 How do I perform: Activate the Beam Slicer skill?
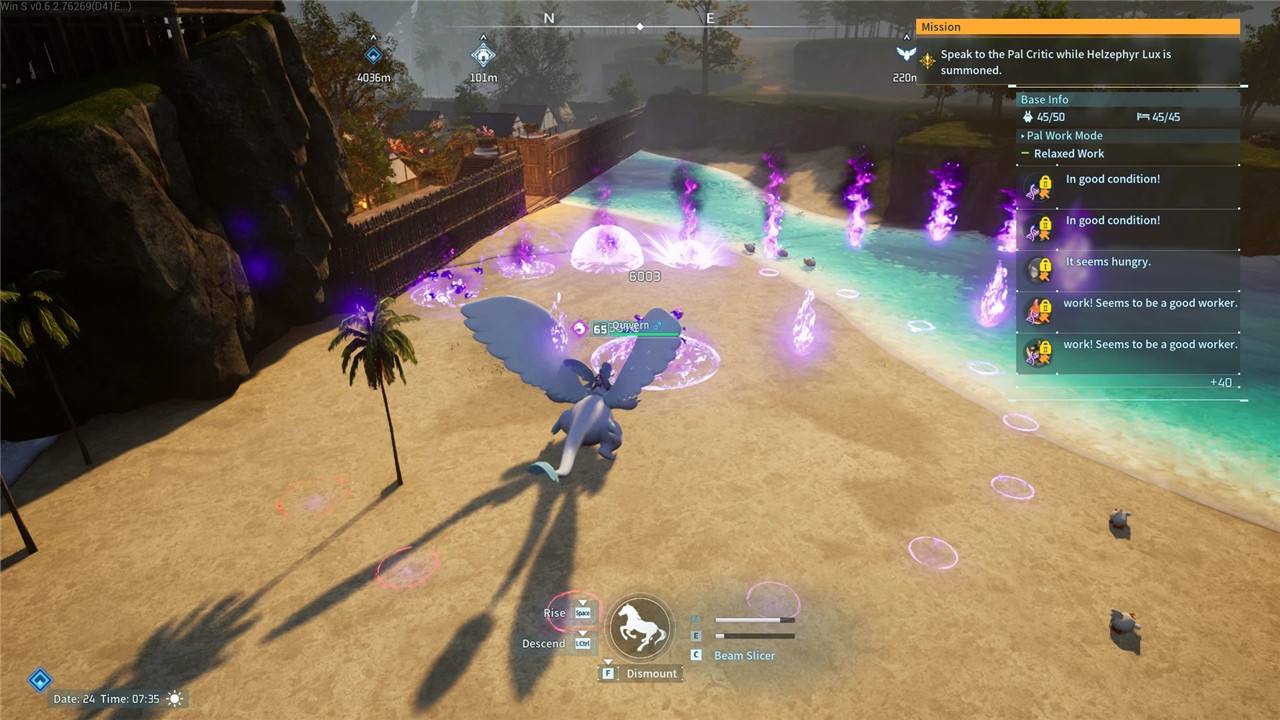click(744, 656)
